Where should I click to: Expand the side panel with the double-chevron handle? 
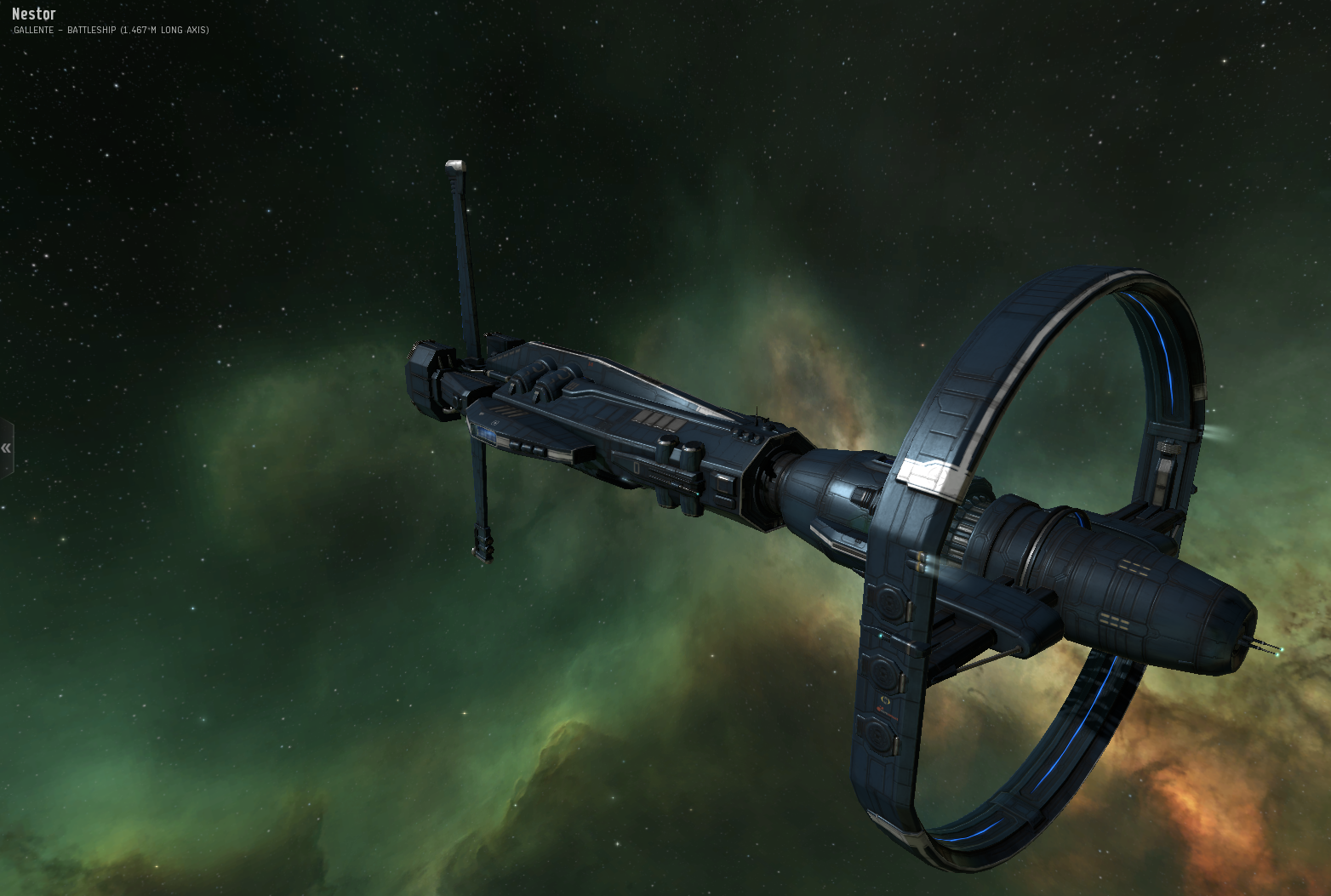click(6, 448)
